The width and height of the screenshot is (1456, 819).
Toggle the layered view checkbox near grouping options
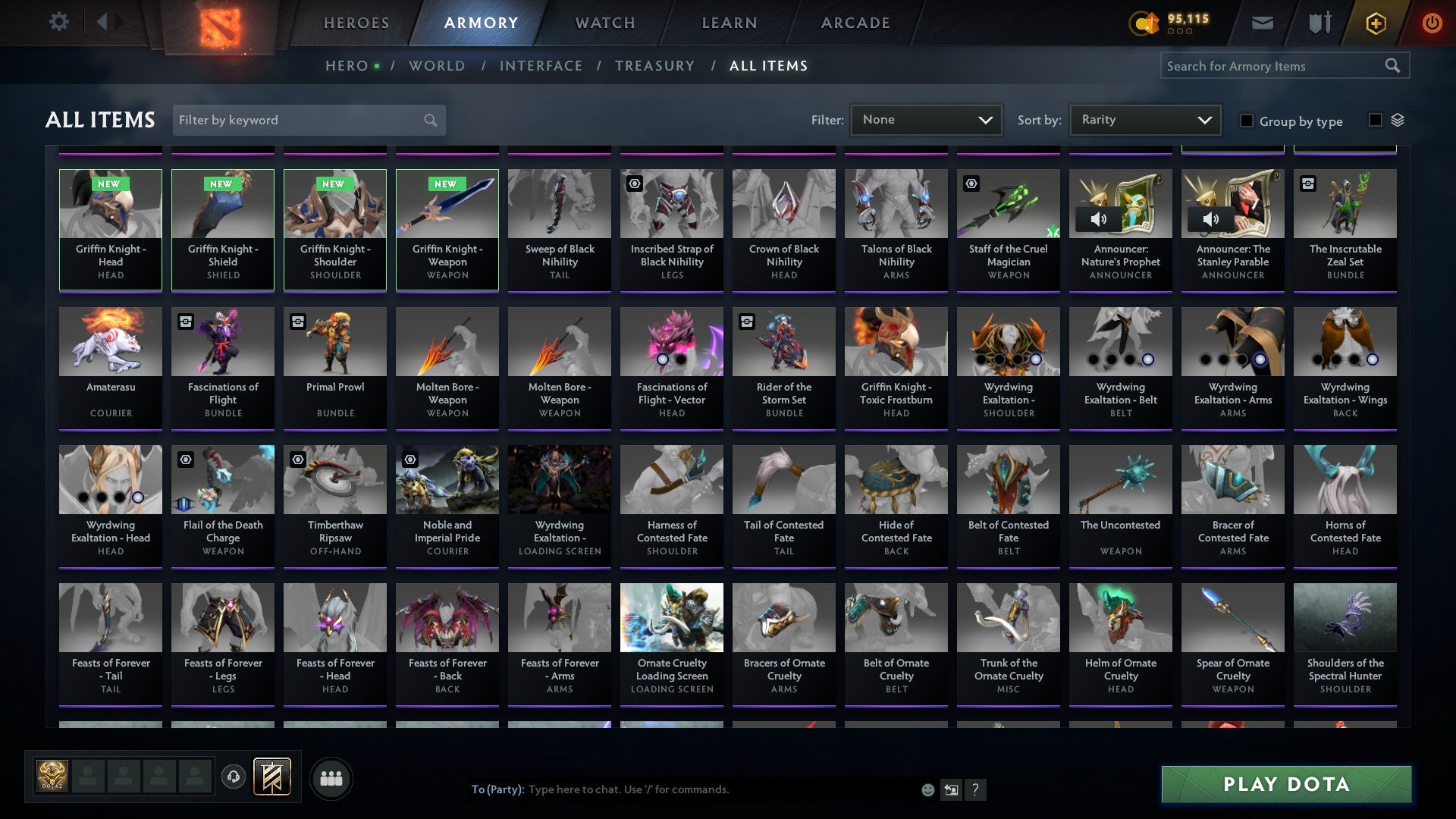[1374, 120]
